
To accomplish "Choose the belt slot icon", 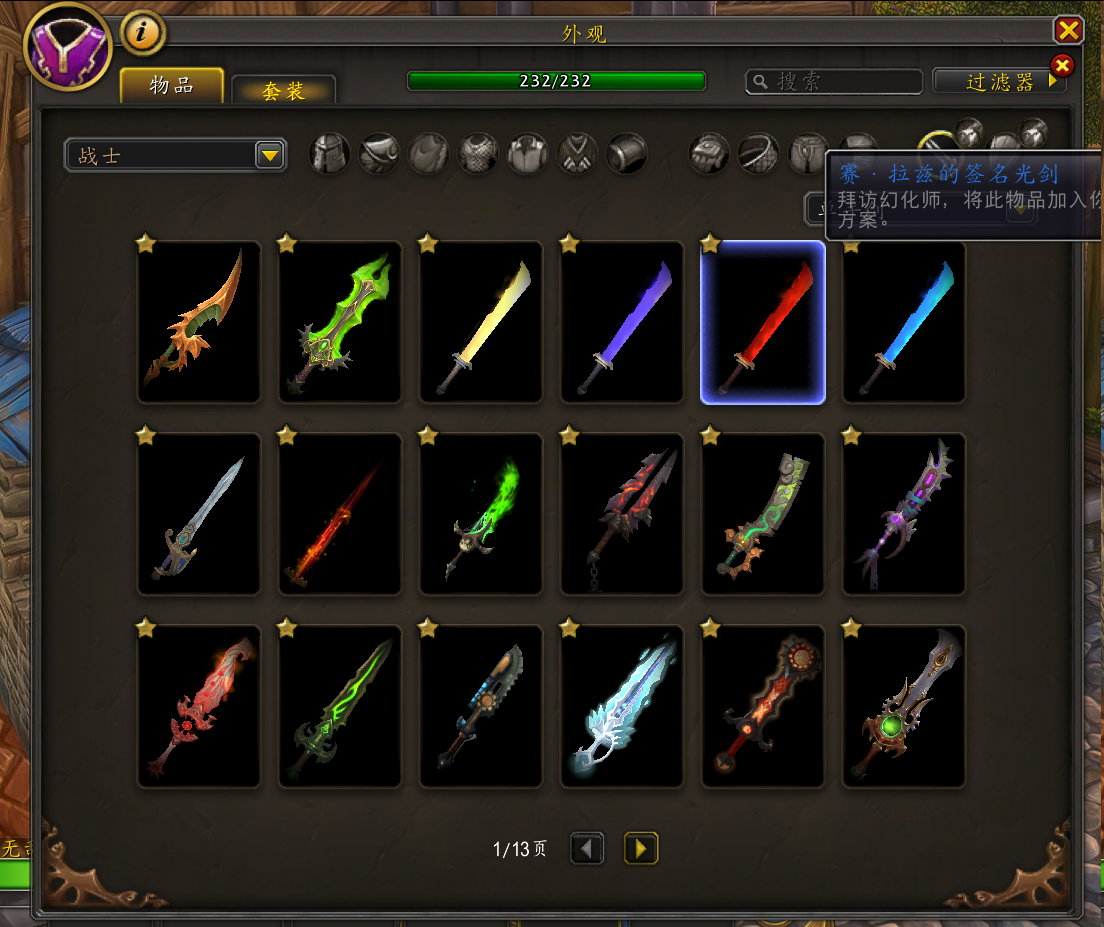I will [759, 154].
